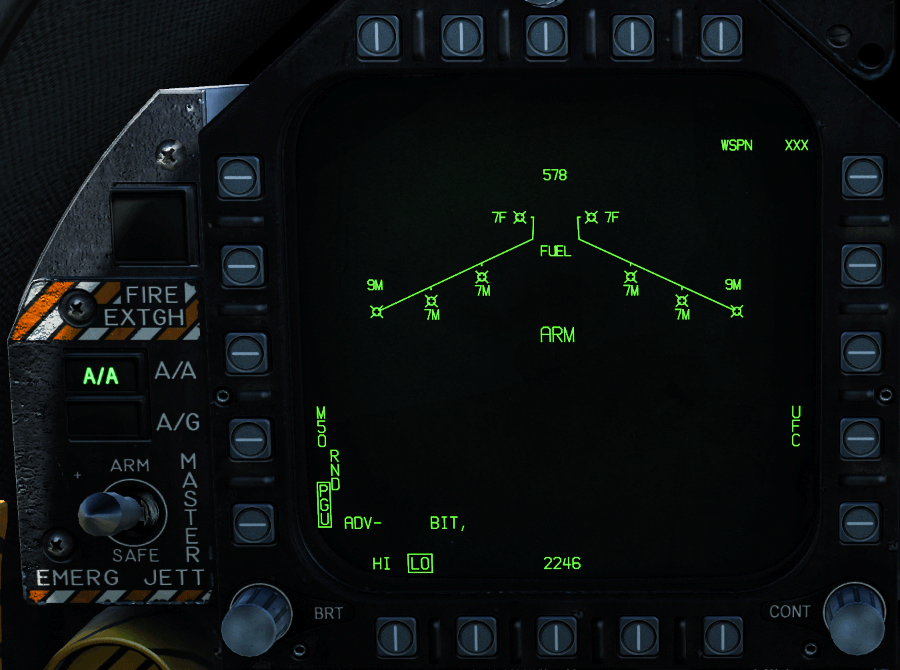The width and height of the screenshot is (900, 670).
Task: Select the A/A master mode button
Action: click(100, 376)
